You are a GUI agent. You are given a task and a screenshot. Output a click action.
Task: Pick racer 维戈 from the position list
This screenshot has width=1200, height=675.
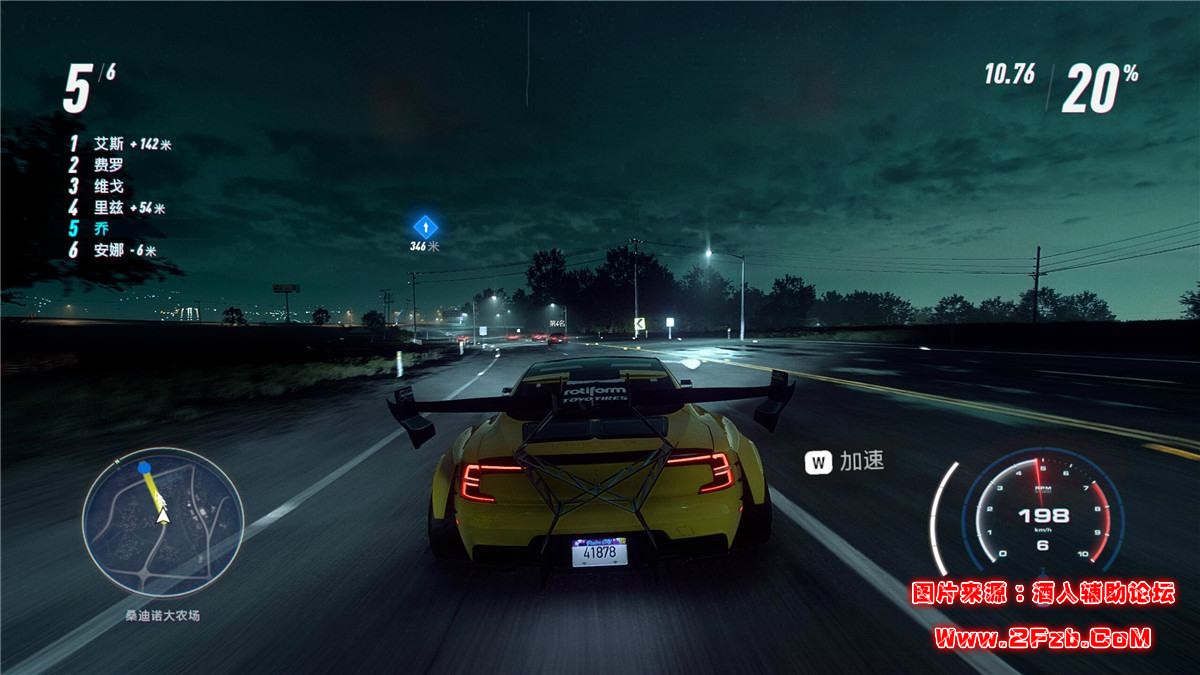point(108,186)
